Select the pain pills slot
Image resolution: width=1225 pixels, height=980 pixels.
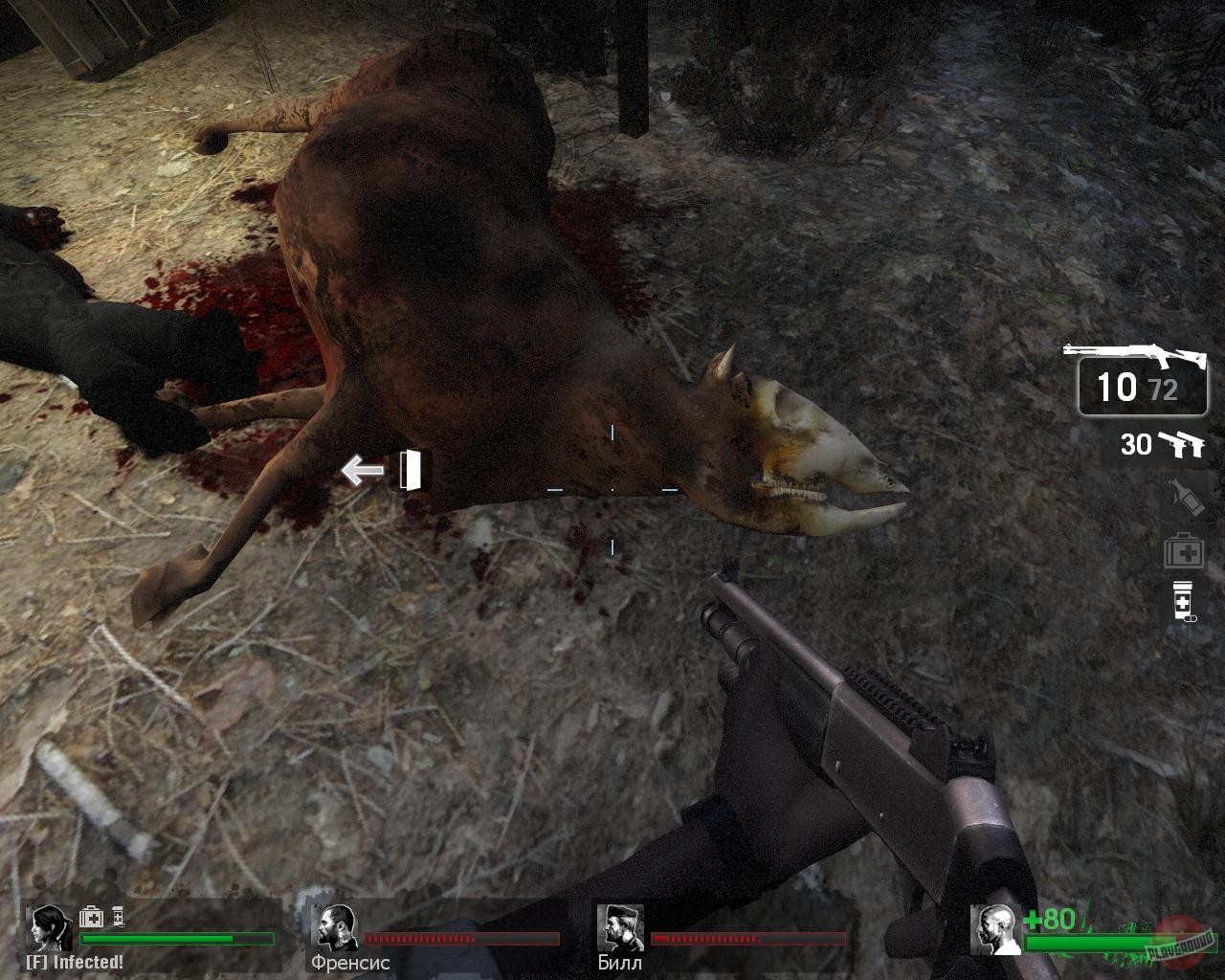tap(1184, 603)
